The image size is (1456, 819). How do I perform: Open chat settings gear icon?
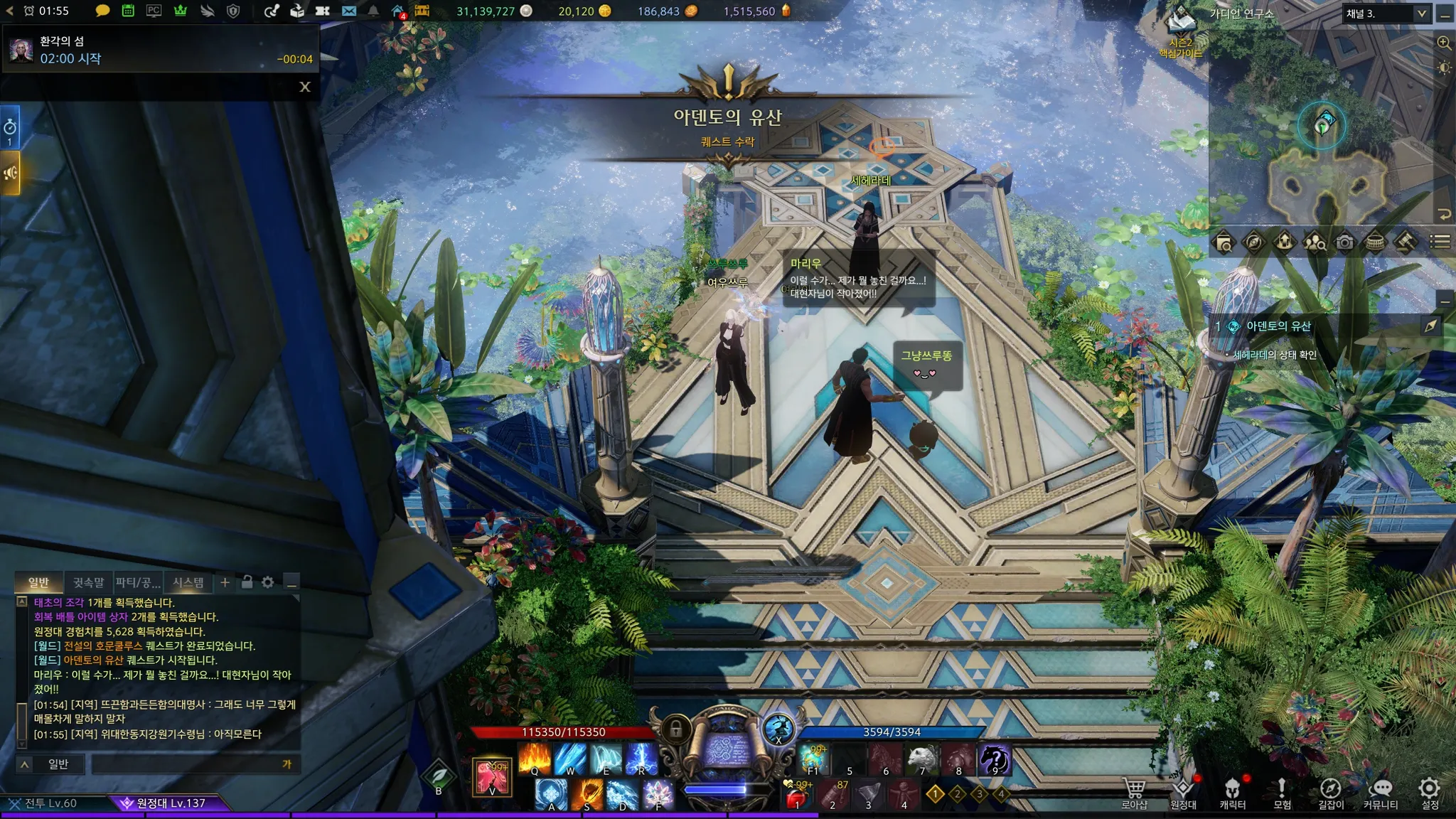coord(267,582)
